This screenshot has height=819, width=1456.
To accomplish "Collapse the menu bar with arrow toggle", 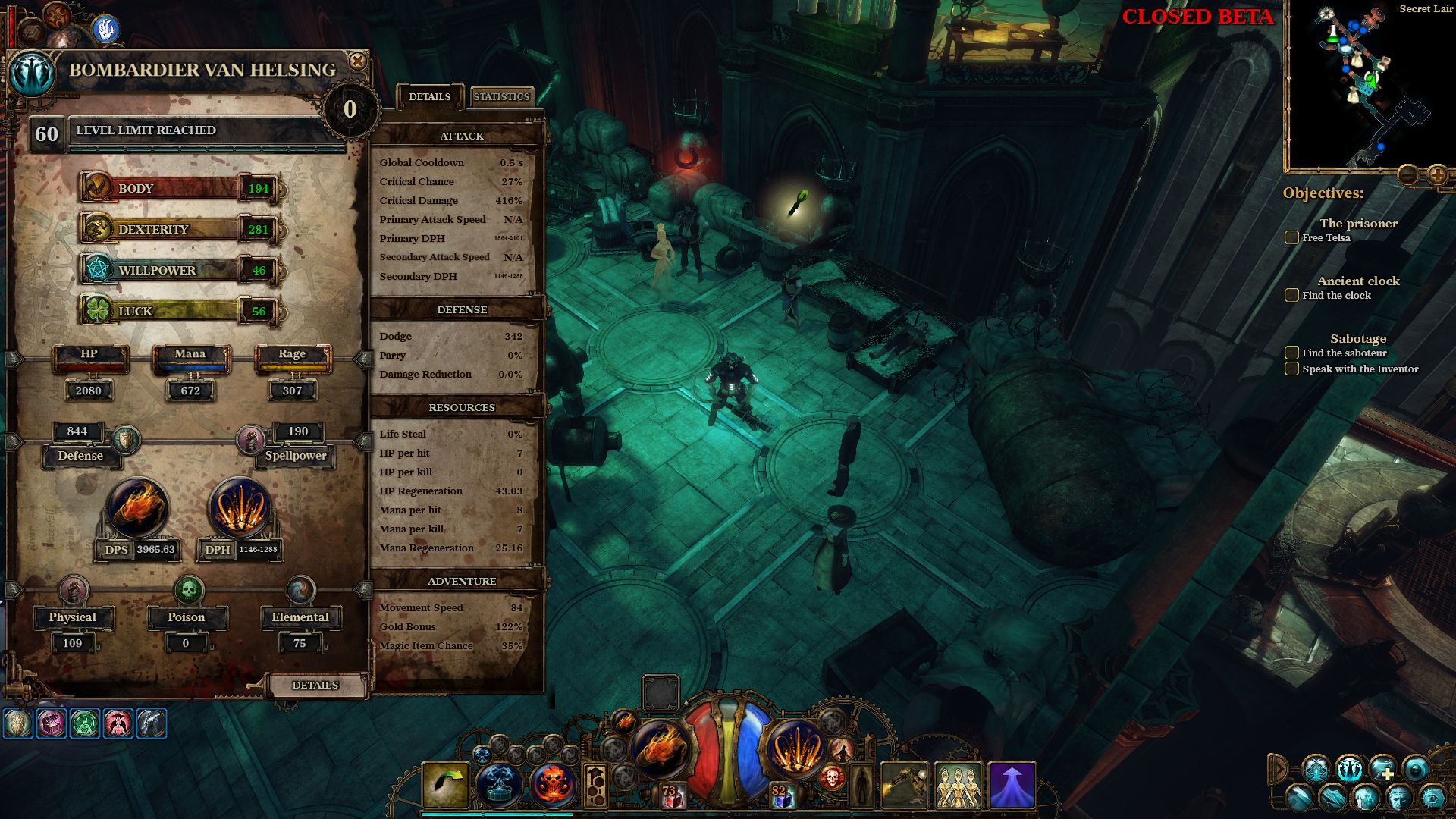I will point(1279,769).
